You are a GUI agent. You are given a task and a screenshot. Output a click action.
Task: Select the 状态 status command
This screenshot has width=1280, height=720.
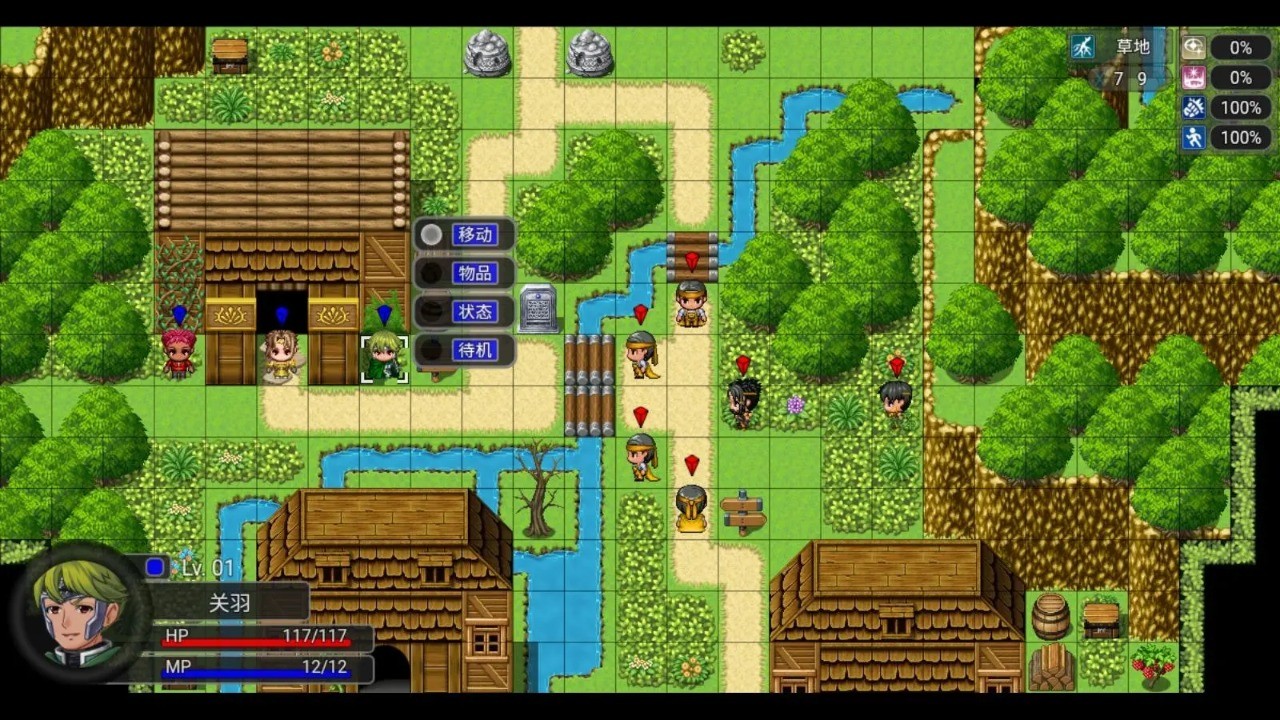476,311
